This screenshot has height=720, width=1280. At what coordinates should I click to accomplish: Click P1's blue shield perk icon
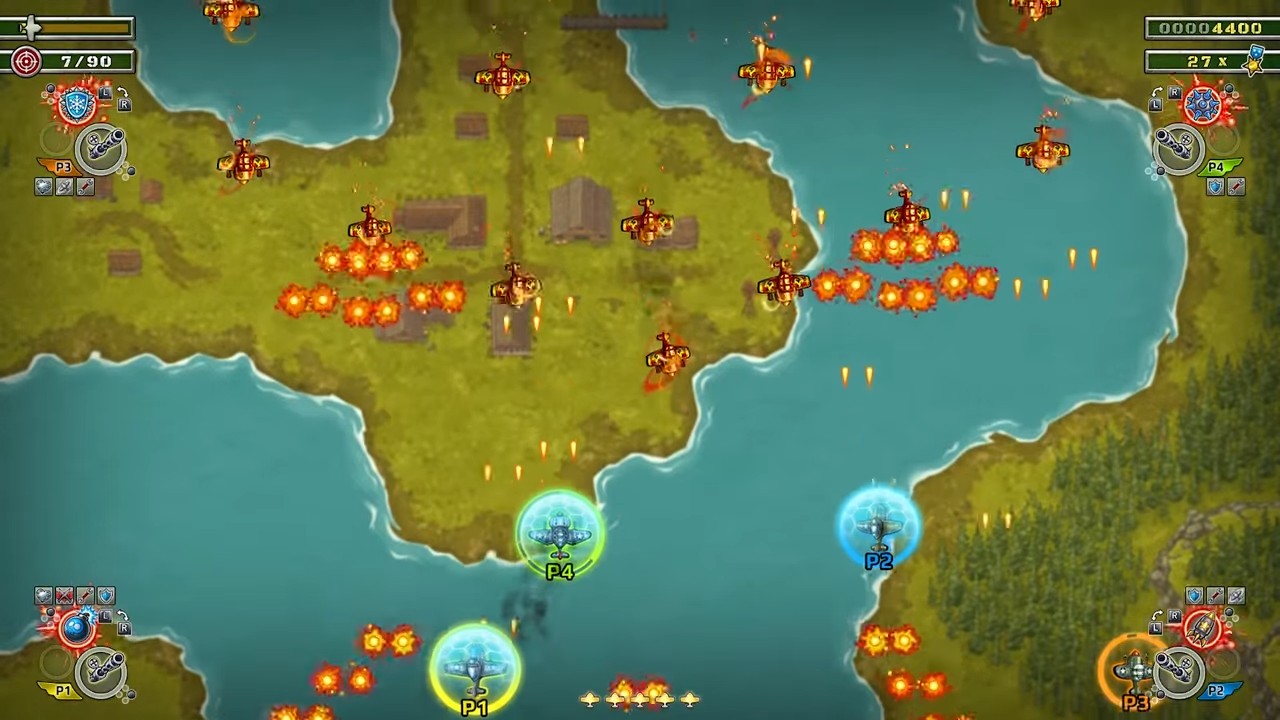pyautogui.click(x=106, y=596)
